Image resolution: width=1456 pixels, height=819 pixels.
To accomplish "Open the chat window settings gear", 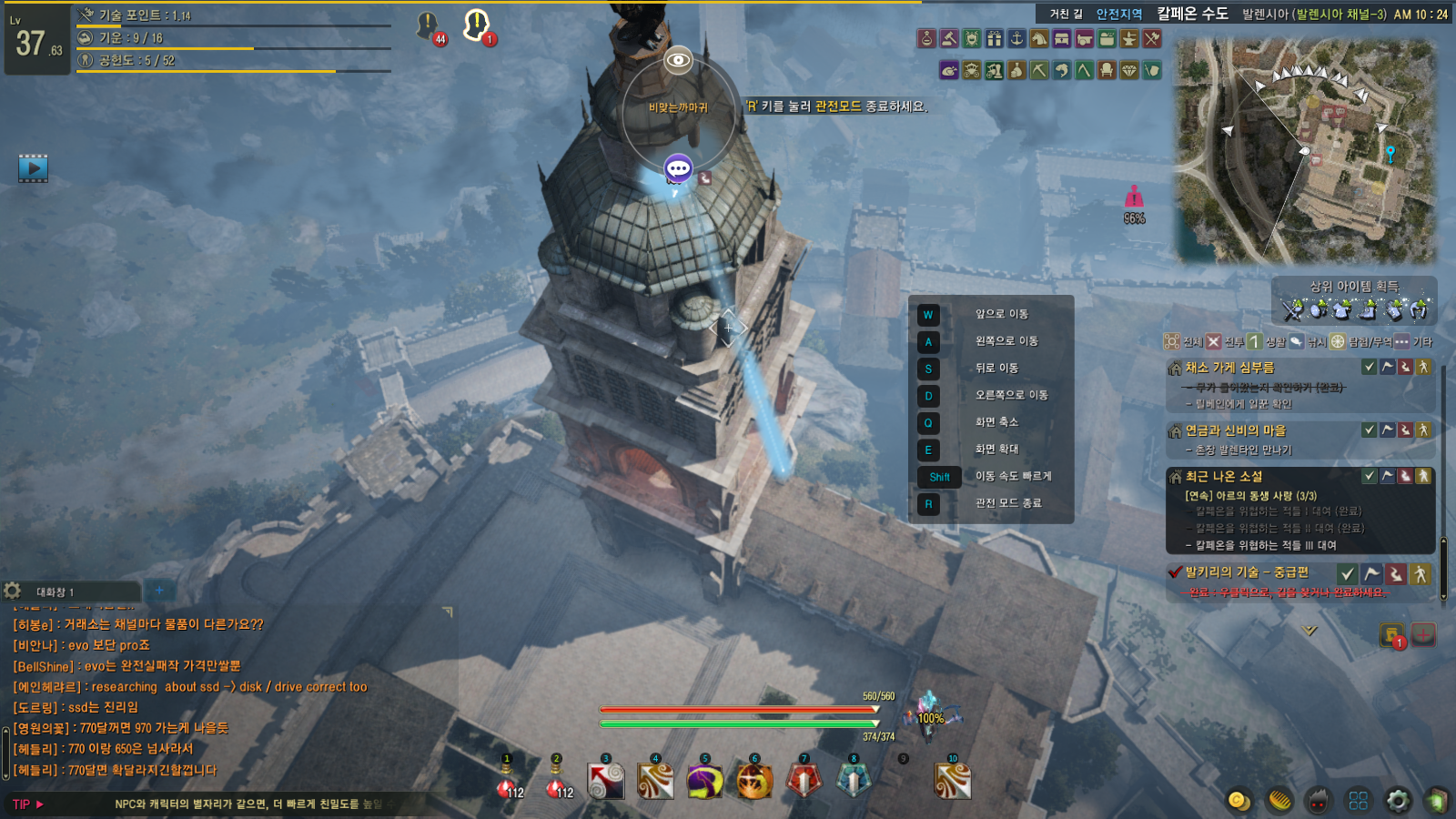I will 13,591.
